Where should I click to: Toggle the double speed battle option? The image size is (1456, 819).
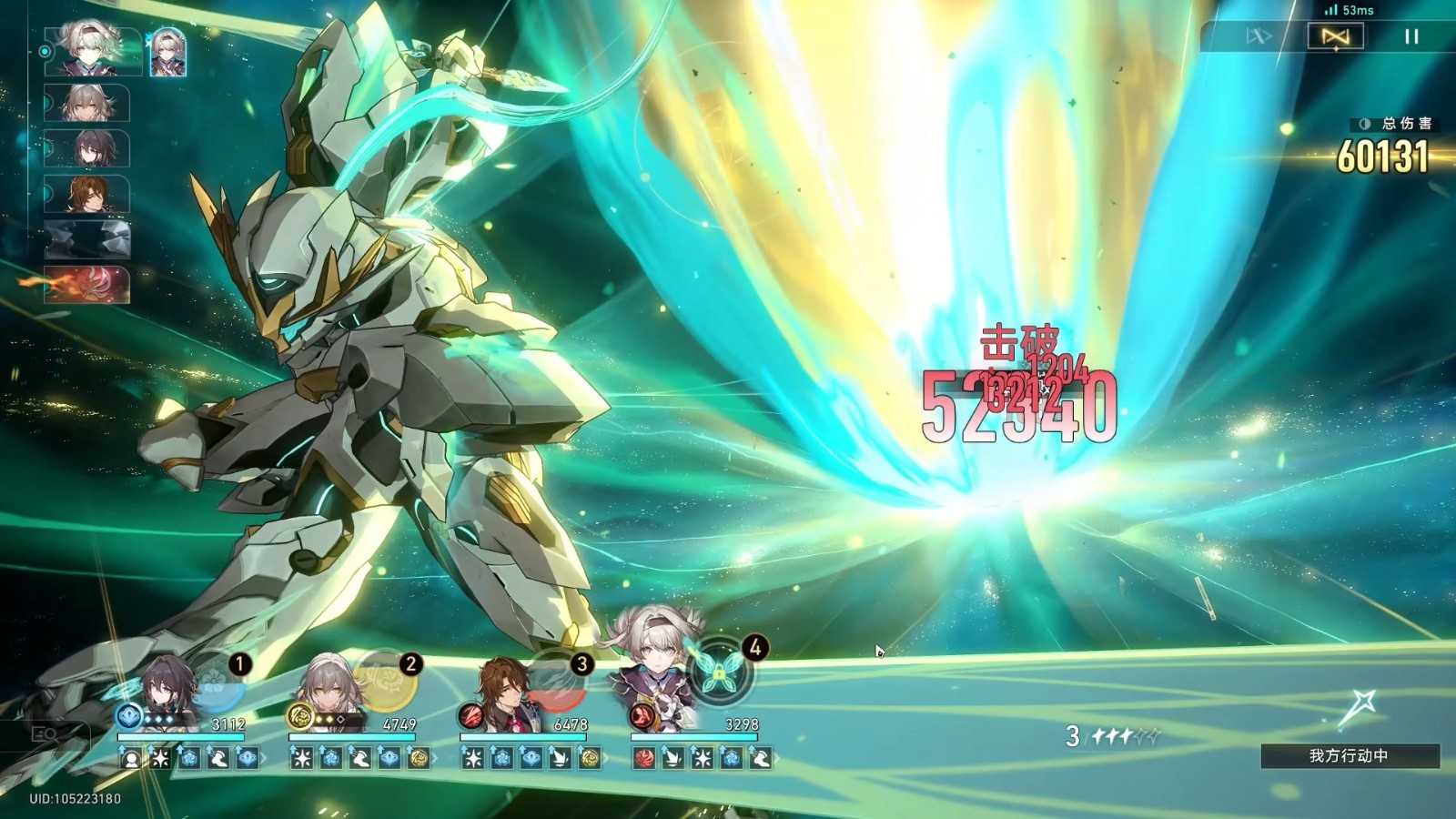(1259, 36)
